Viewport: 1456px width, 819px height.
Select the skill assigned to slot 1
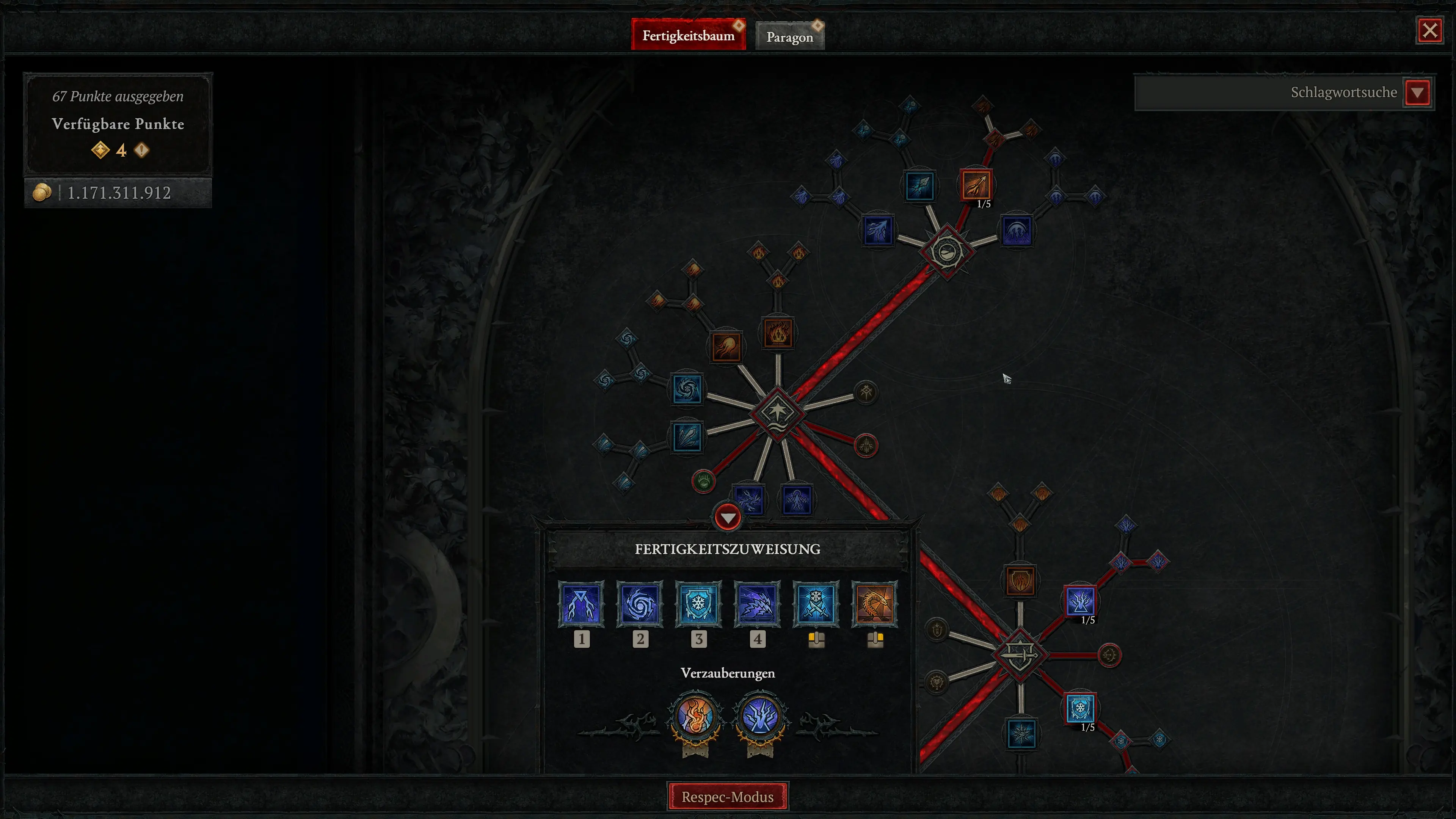click(x=581, y=604)
